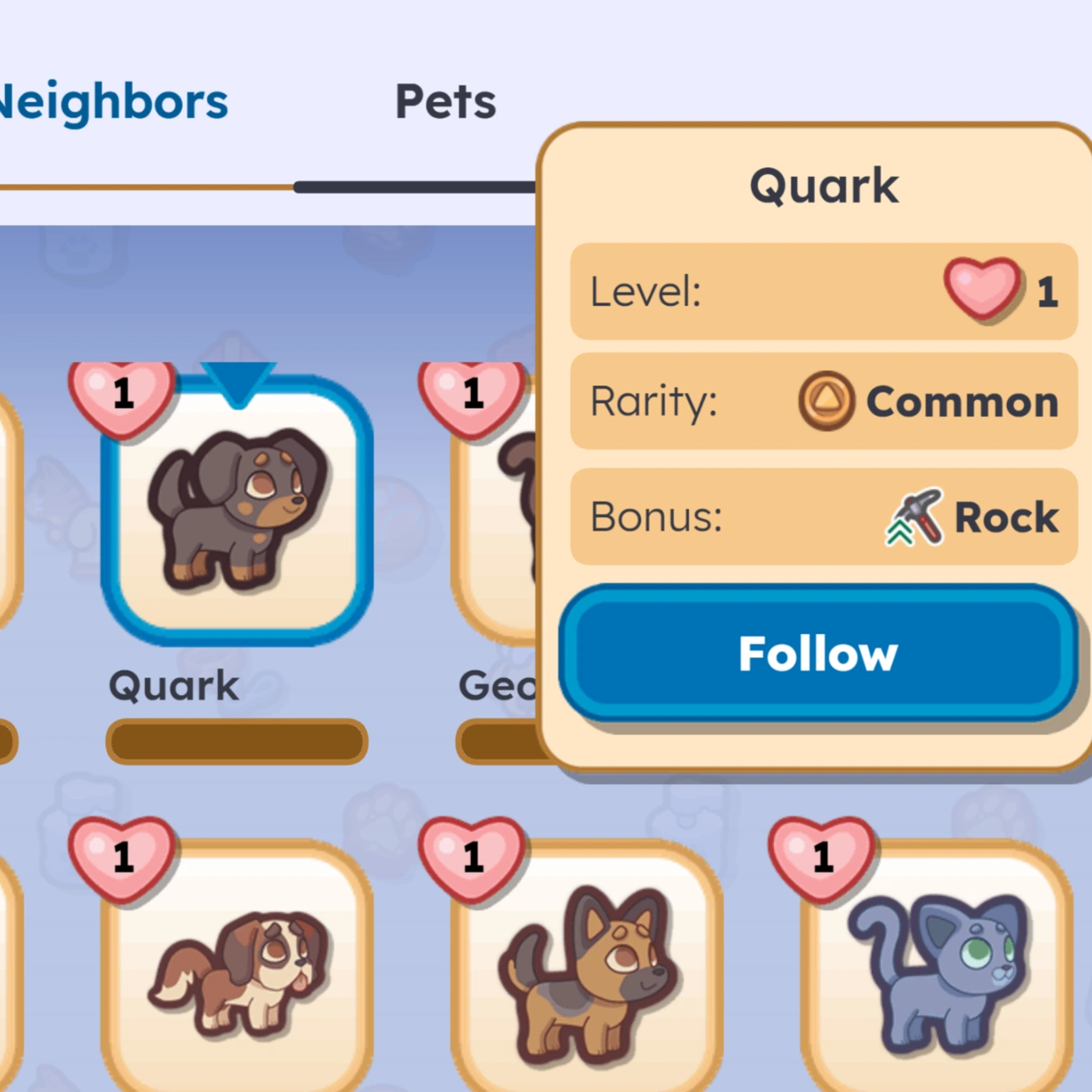Switch to the Neighbors tab
Screen dimensions: 1092x1092
(x=113, y=101)
